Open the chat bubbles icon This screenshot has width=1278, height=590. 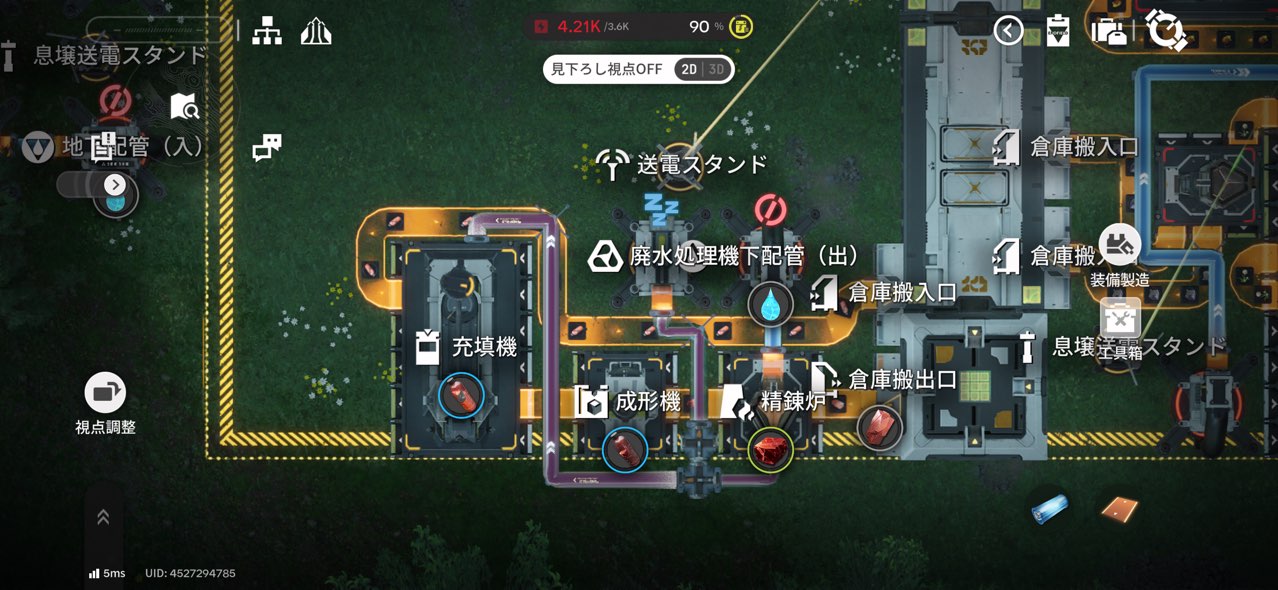[x=267, y=148]
